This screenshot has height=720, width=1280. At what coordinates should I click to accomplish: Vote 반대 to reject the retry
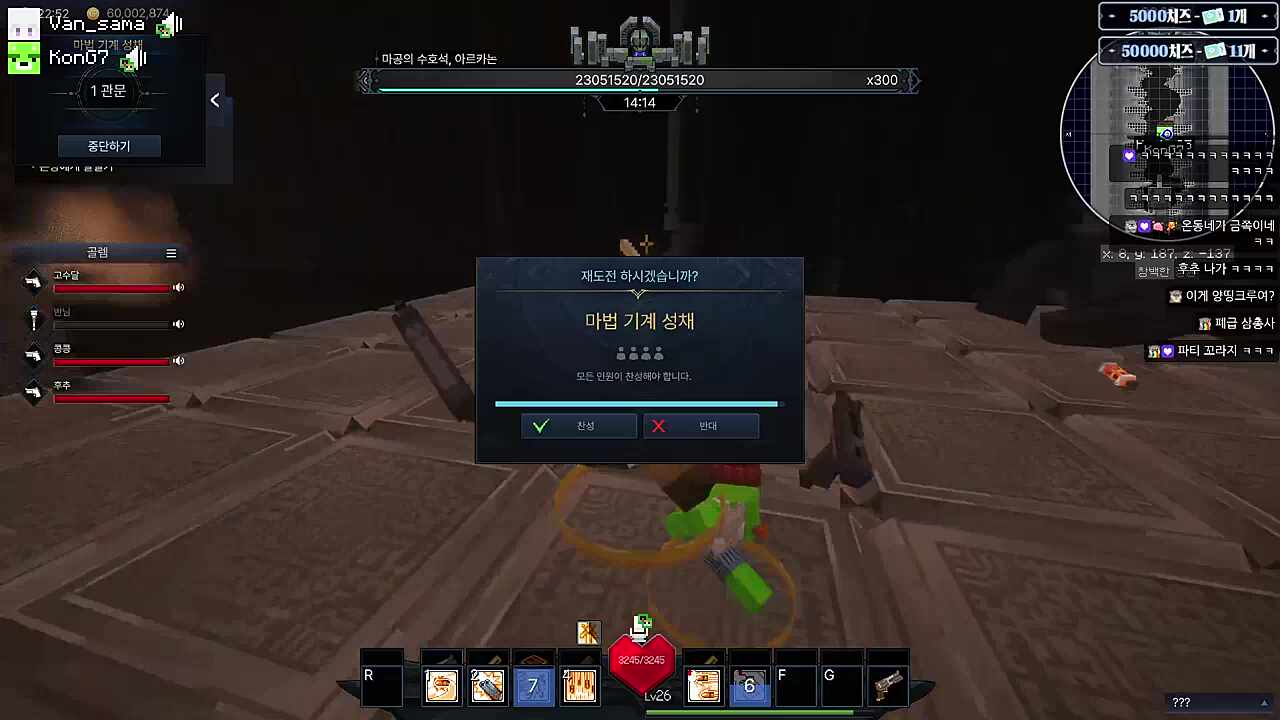tap(701, 426)
